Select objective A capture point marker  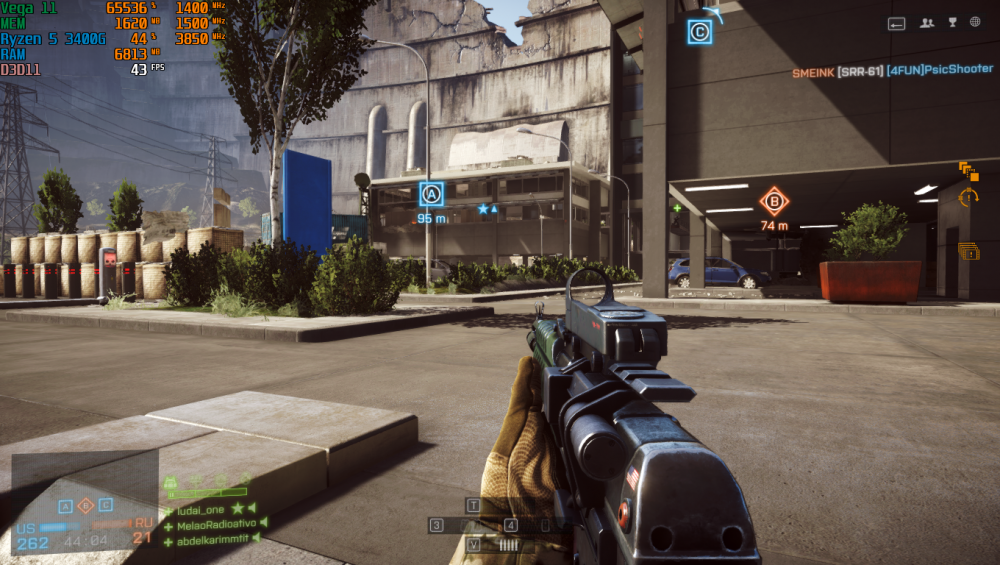[x=431, y=193]
